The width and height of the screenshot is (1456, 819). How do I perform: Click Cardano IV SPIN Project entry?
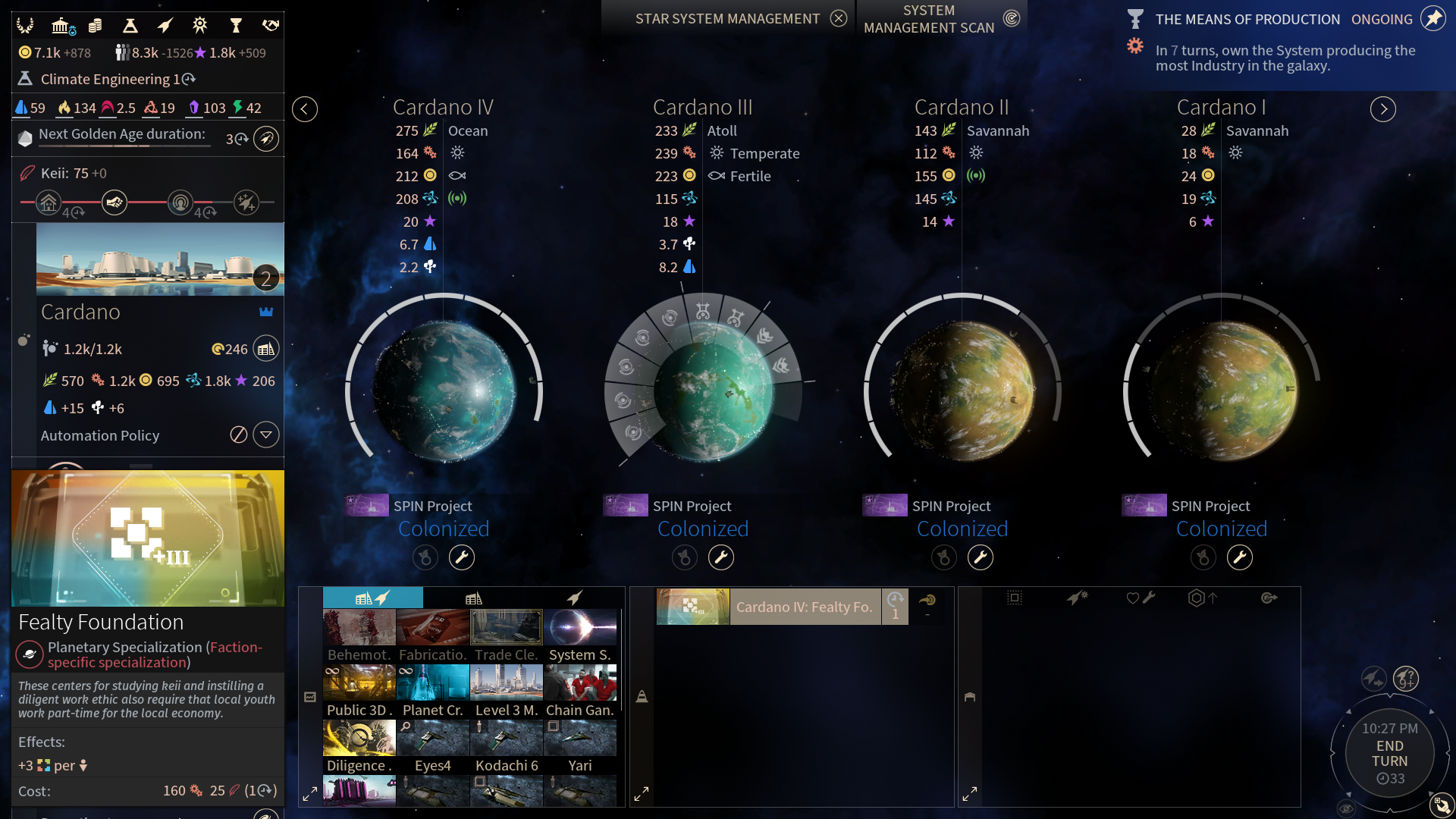pyautogui.click(x=432, y=506)
